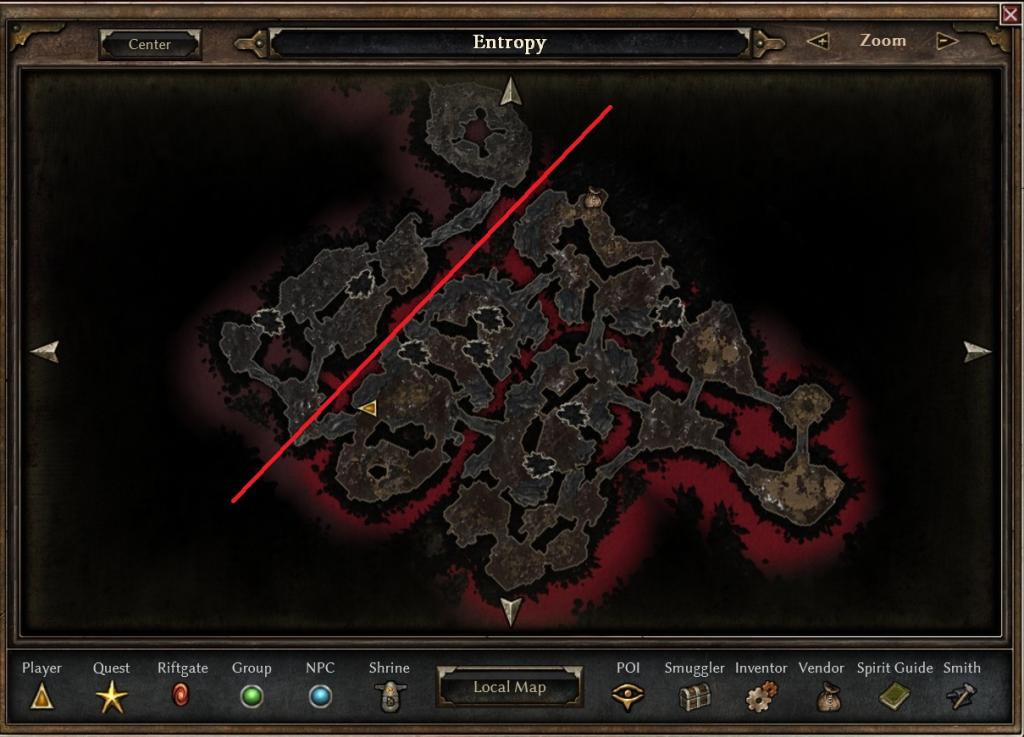Close the map window

(x=1010, y=14)
